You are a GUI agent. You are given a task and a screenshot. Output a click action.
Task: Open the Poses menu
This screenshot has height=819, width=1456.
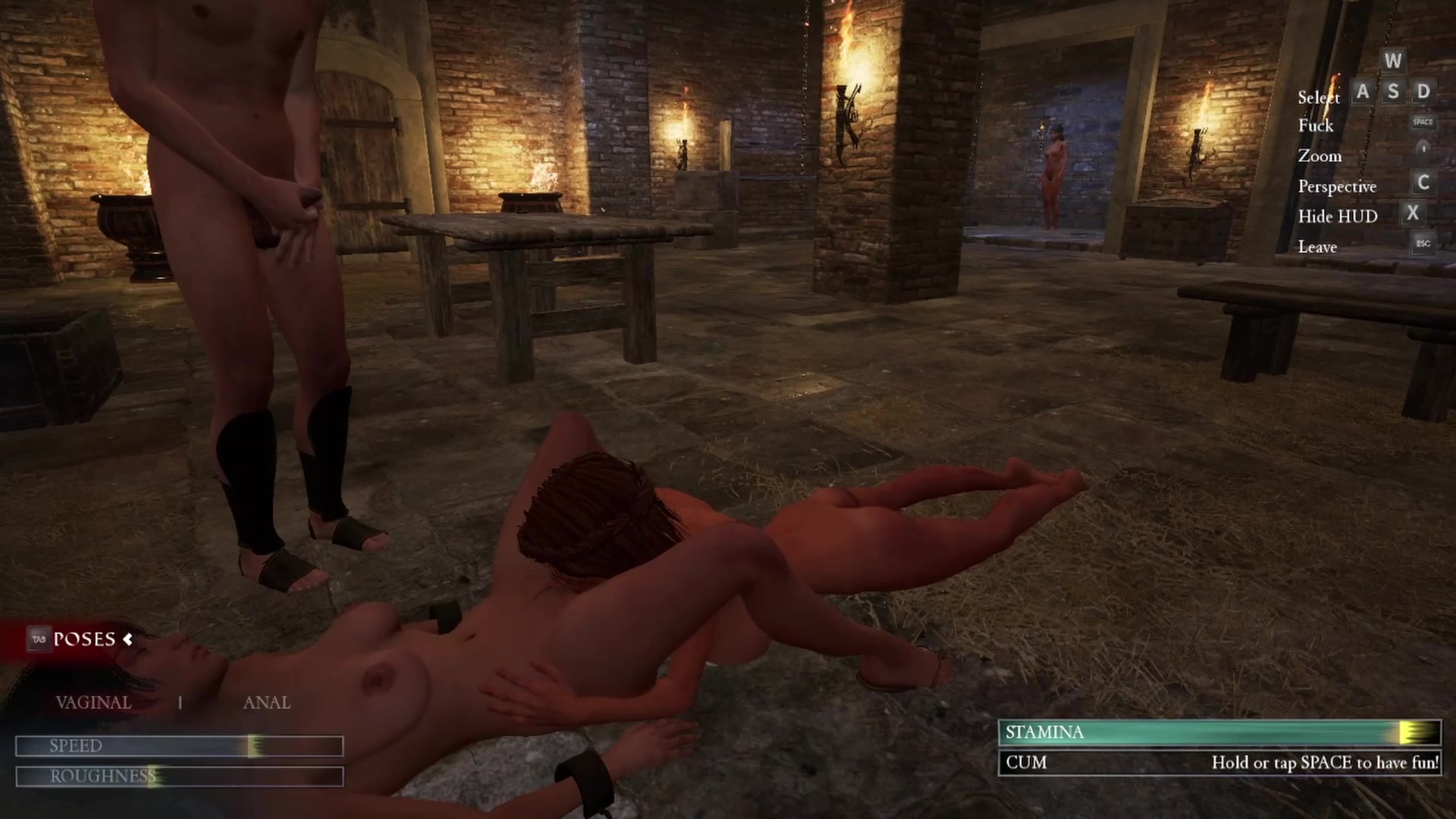click(x=83, y=639)
